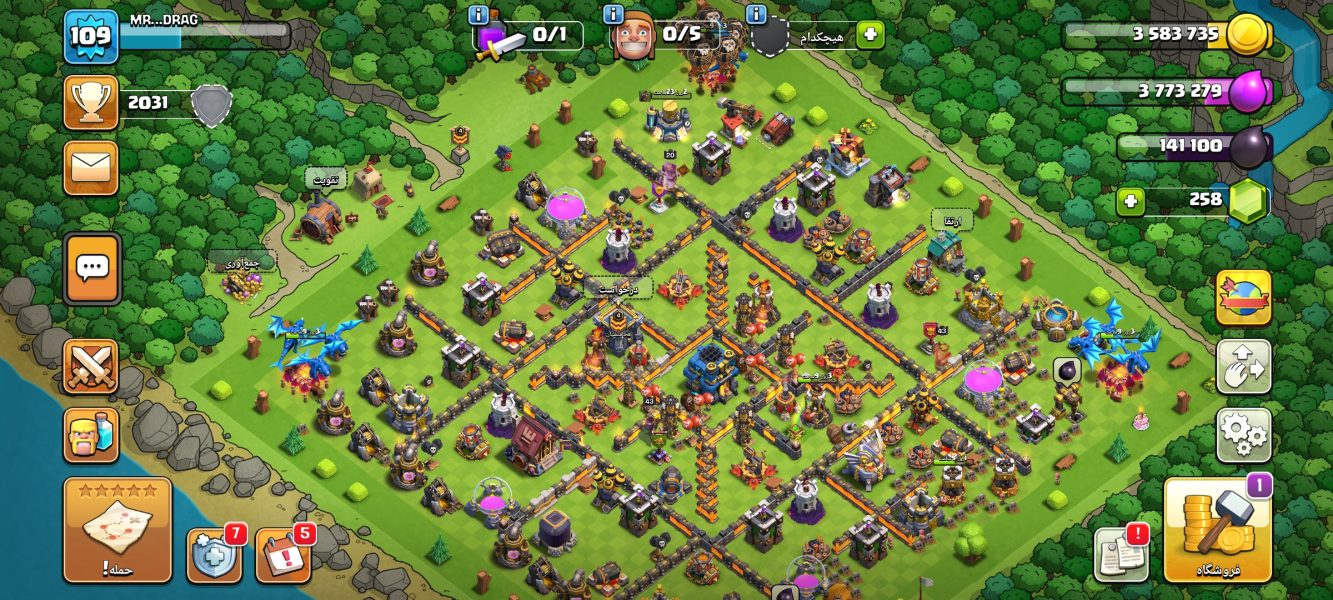
Task: Show info for the builder count 0/5
Action: [614, 14]
